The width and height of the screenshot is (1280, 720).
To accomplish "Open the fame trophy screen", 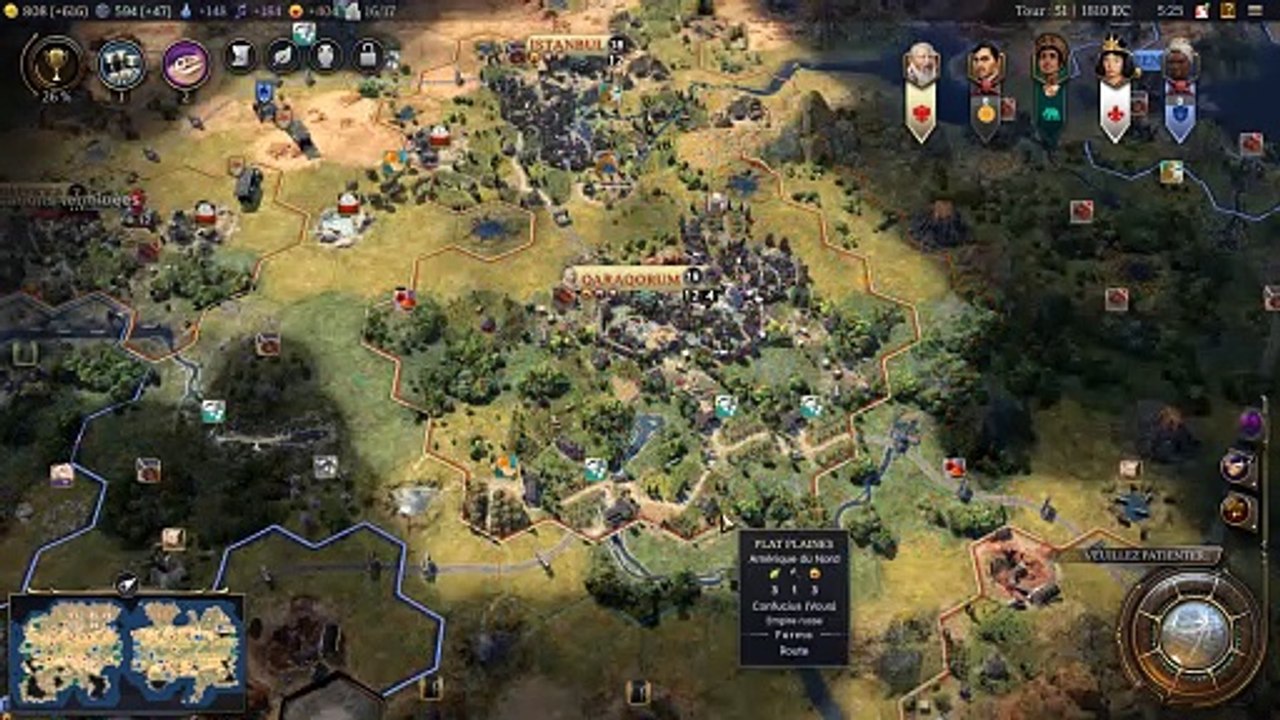I will tap(52, 64).
